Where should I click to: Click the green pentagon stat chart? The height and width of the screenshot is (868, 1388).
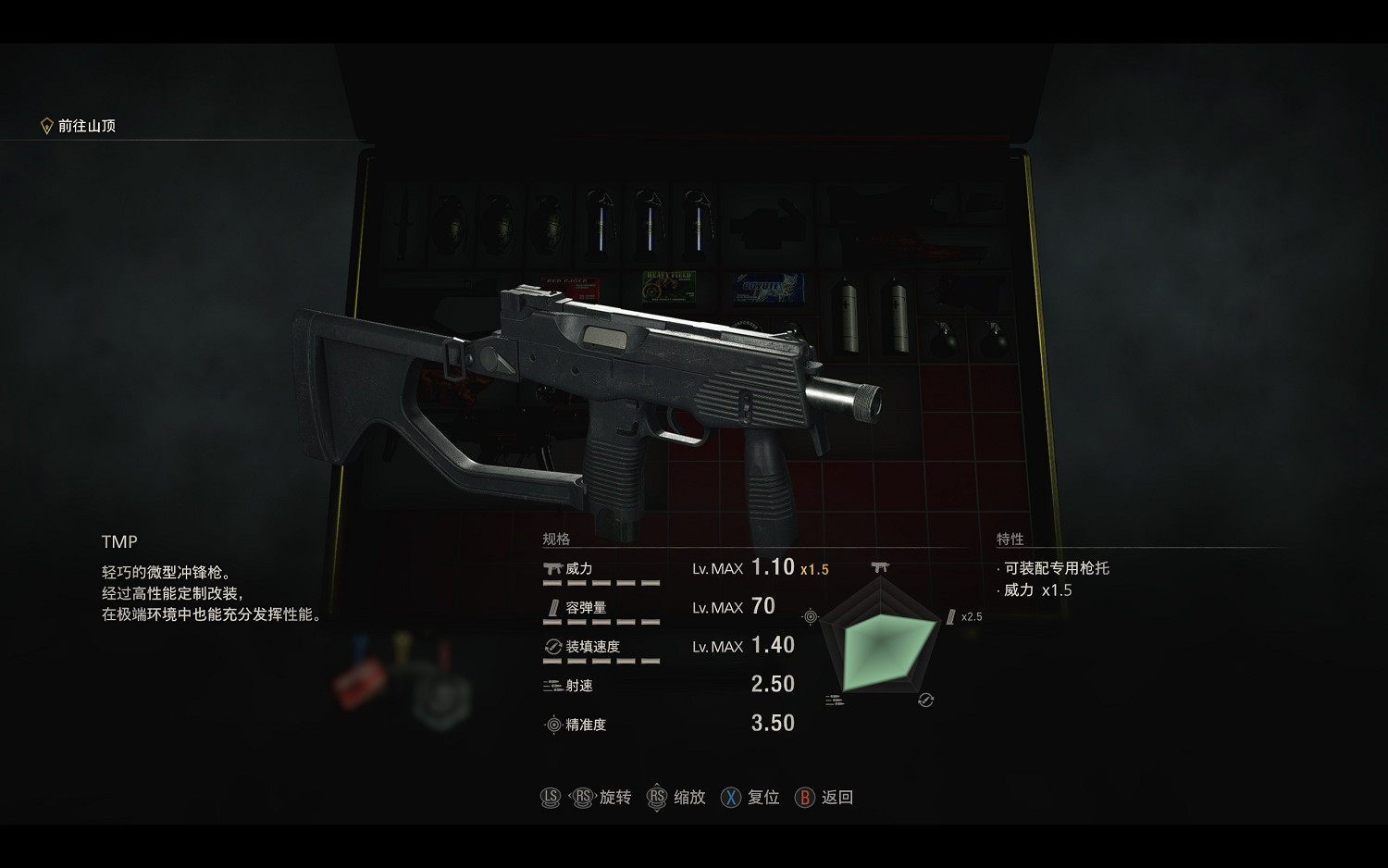(x=879, y=645)
